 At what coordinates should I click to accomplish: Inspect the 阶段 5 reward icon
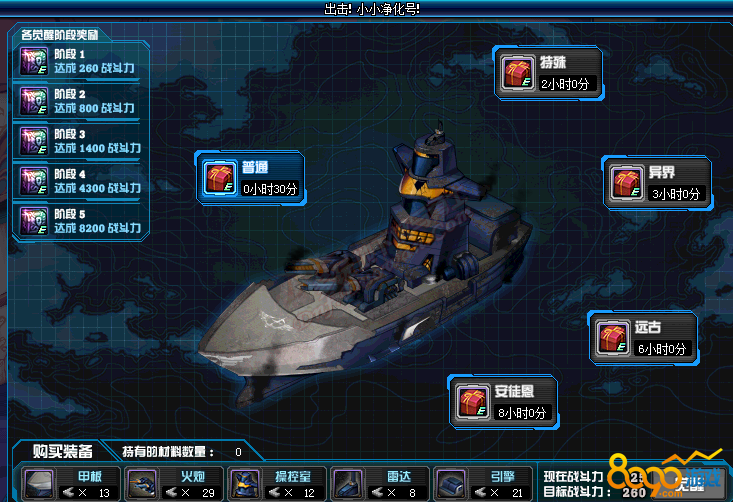[x=33, y=221]
